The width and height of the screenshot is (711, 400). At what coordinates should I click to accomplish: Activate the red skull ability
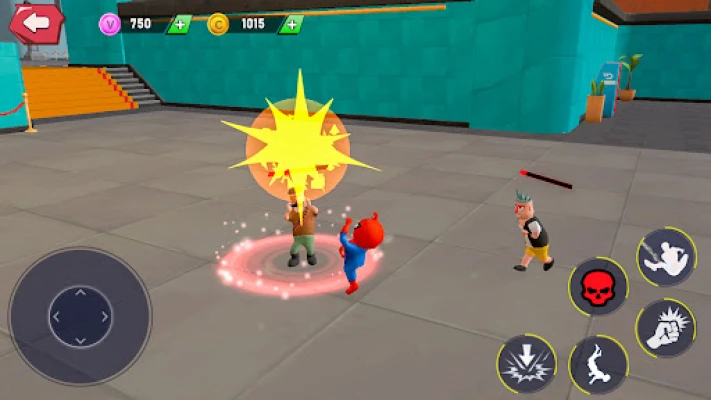point(598,288)
